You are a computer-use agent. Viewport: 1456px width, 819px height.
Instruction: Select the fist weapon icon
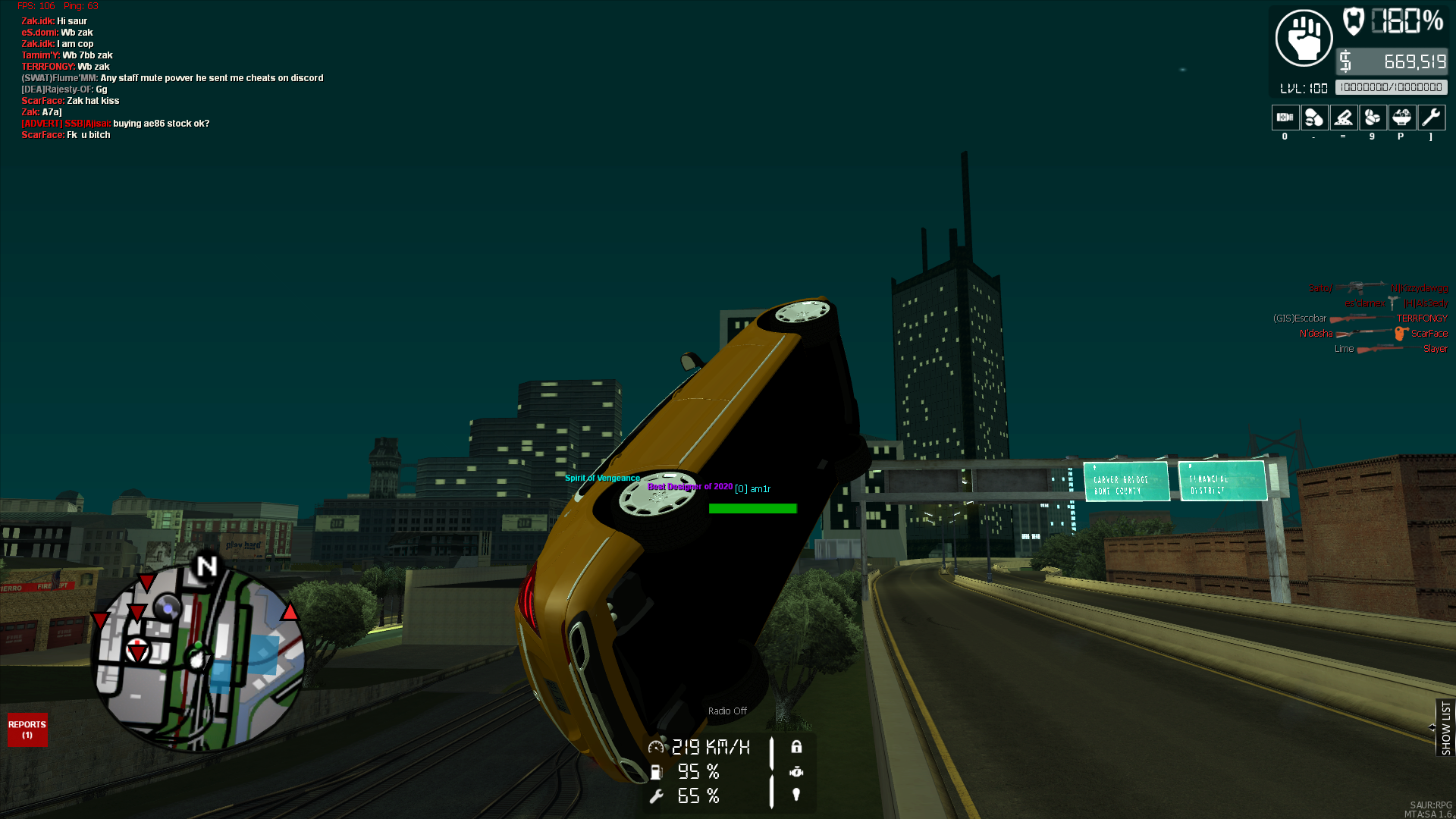1304,38
